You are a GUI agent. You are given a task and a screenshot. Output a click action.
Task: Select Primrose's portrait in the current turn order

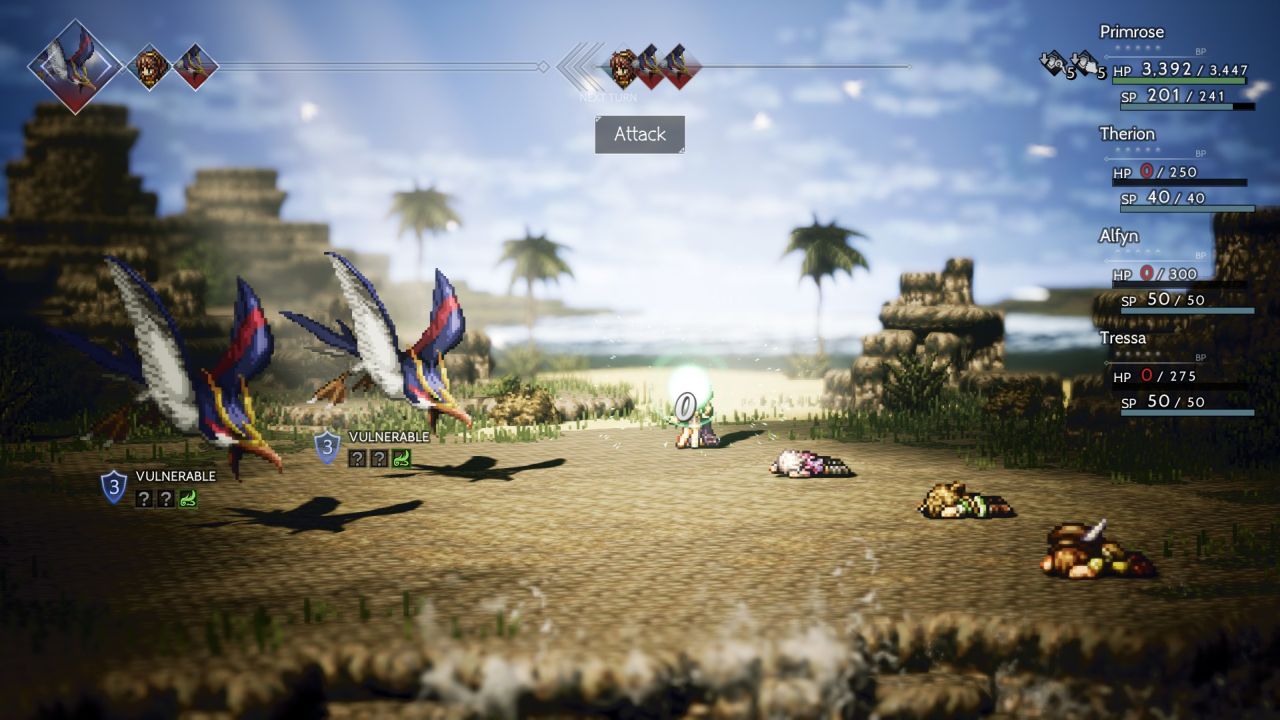point(149,67)
